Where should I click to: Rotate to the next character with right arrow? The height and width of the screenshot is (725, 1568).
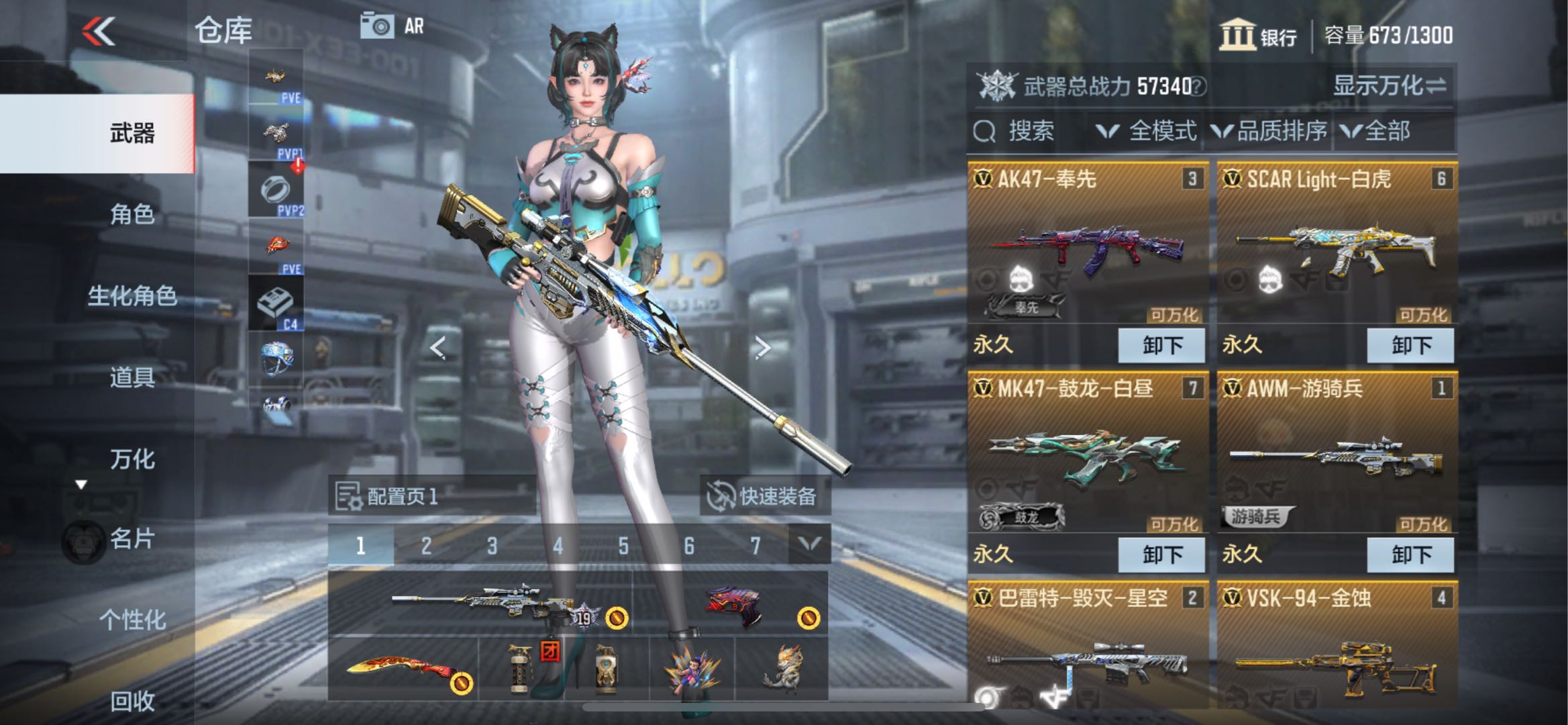pyautogui.click(x=762, y=348)
